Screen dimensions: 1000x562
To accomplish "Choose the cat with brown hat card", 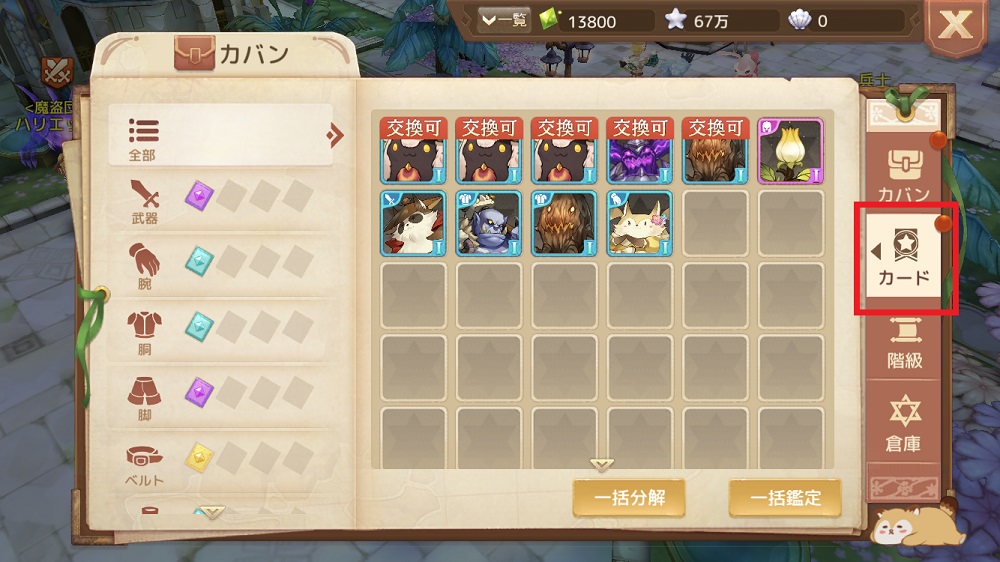I will coord(412,223).
